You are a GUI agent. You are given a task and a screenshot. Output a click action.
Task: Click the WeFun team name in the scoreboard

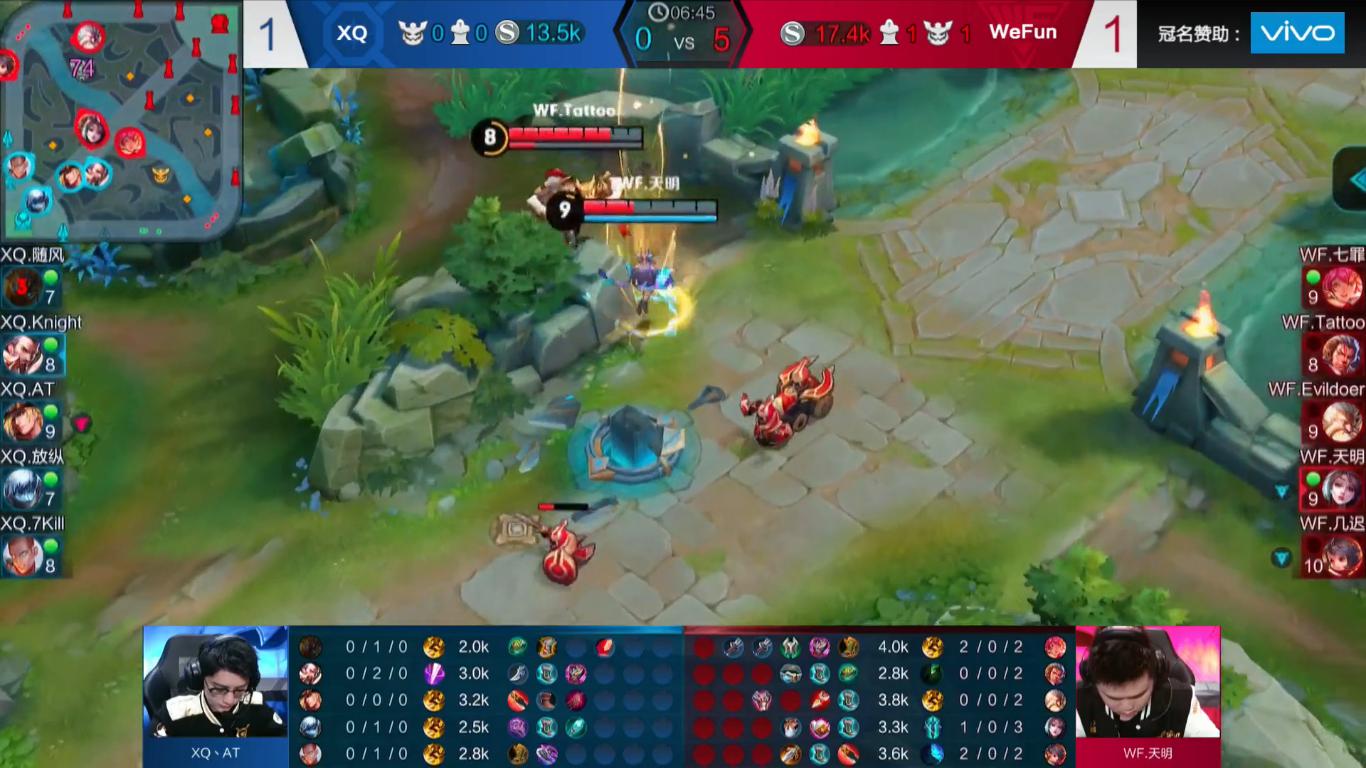point(1022,32)
